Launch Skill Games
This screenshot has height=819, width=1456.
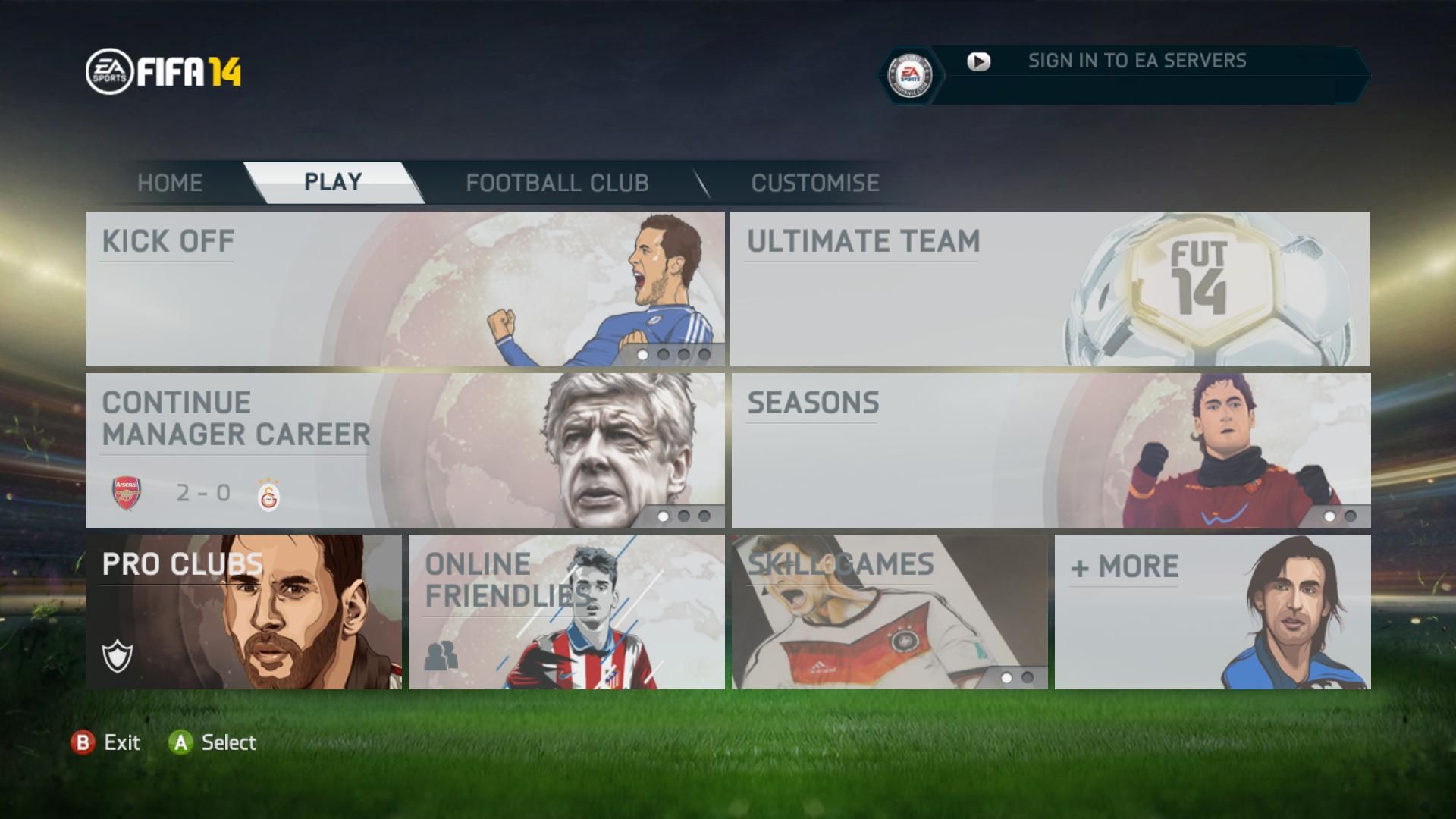click(x=890, y=612)
